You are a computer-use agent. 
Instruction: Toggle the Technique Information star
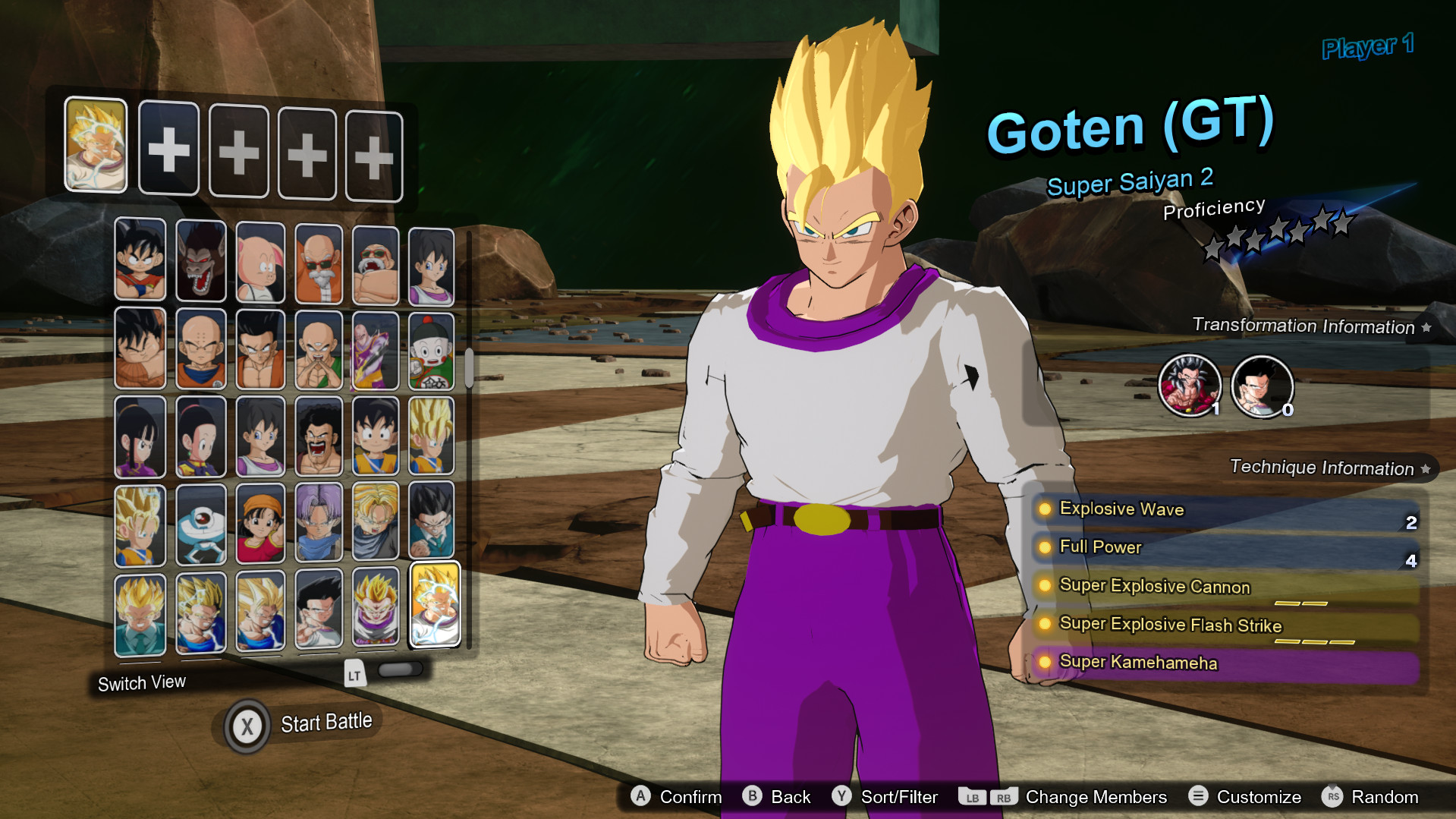click(x=1426, y=468)
